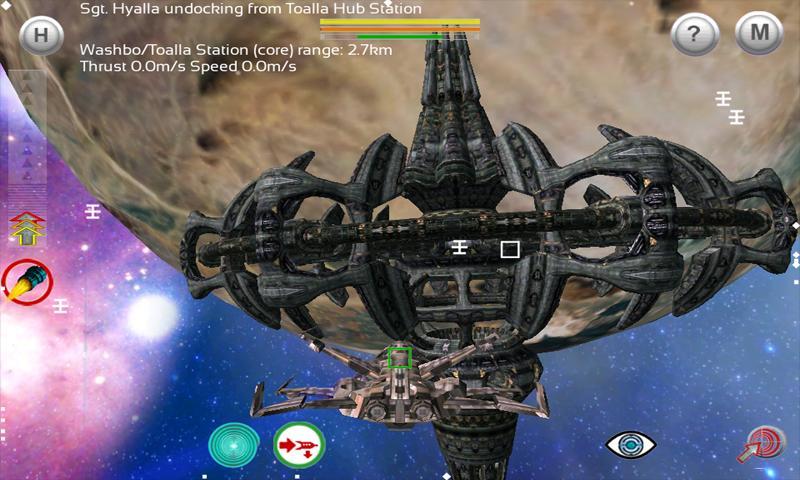Activate the teal concentric rings icon
The image size is (800, 480).
tap(234, 445)
